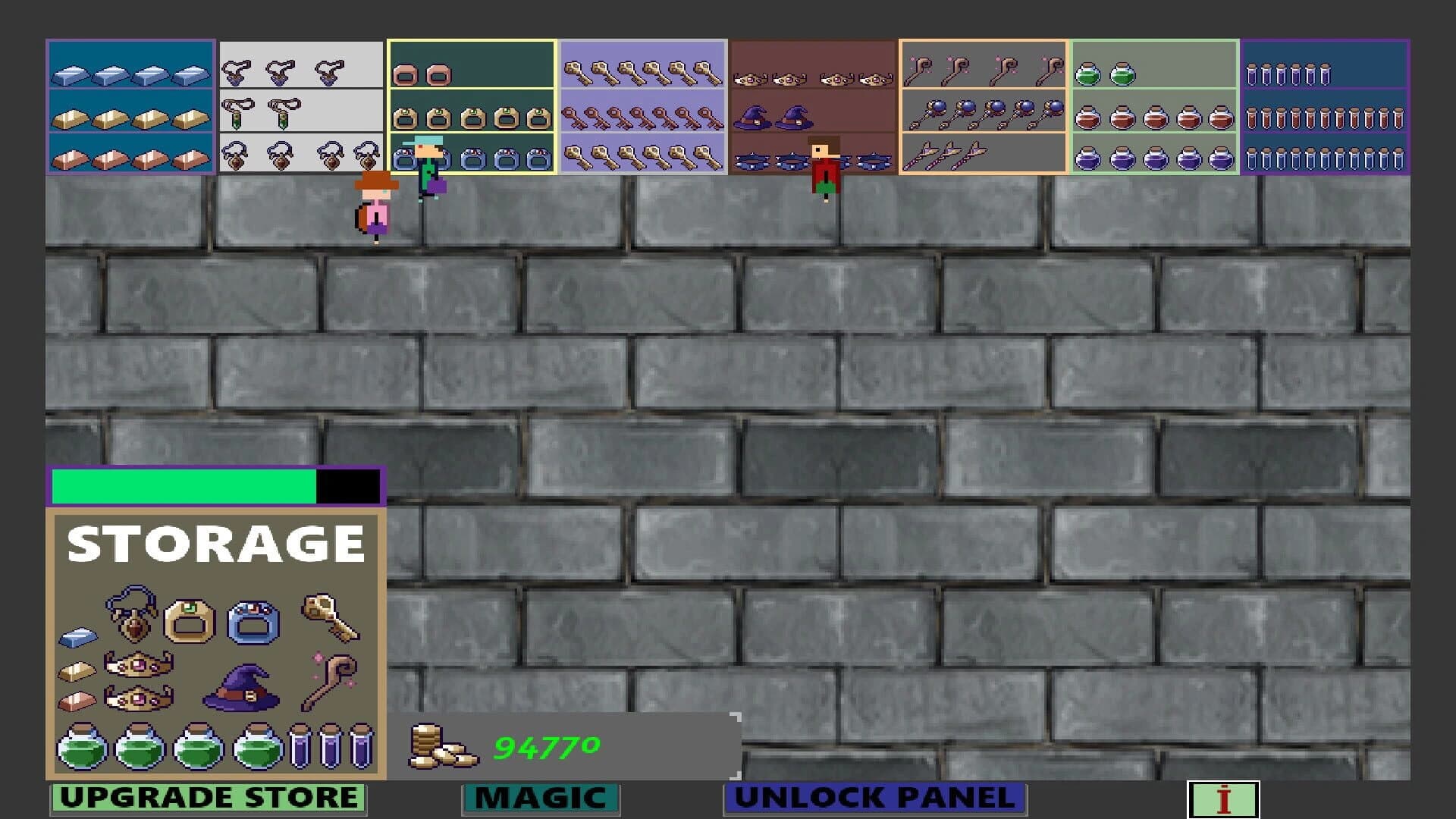Open the MAGIC menu
This screenshot has width=1456, height=819.
pos(541,798)
